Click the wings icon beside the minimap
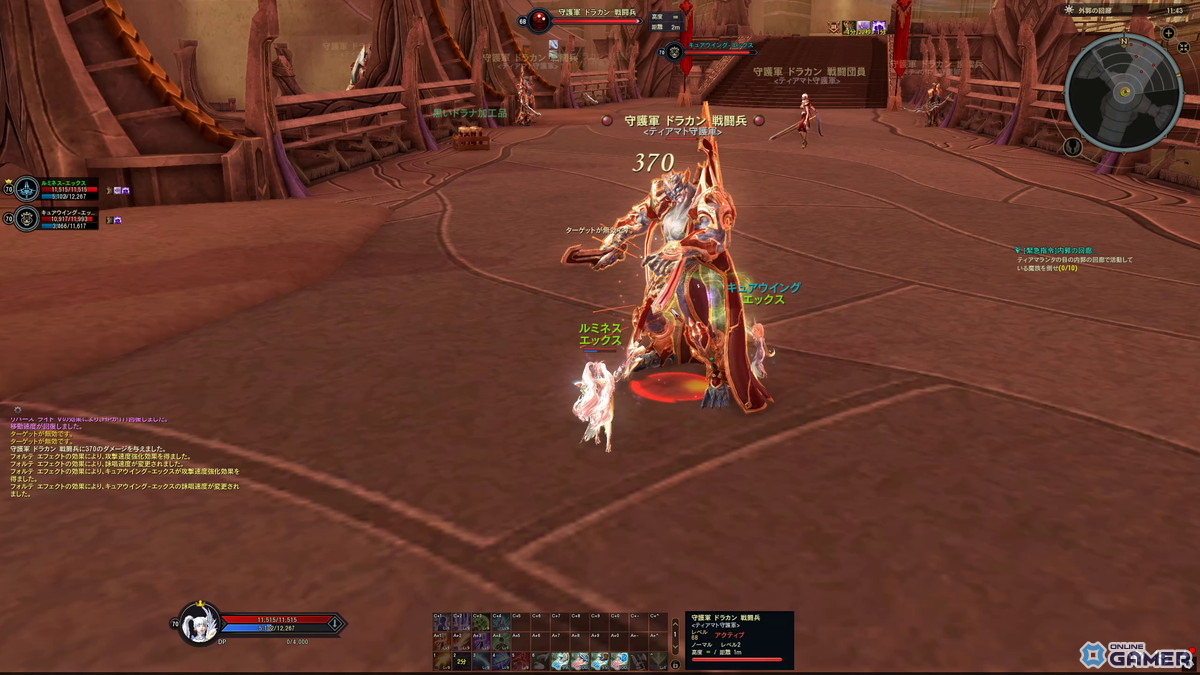 point(1072,147)
